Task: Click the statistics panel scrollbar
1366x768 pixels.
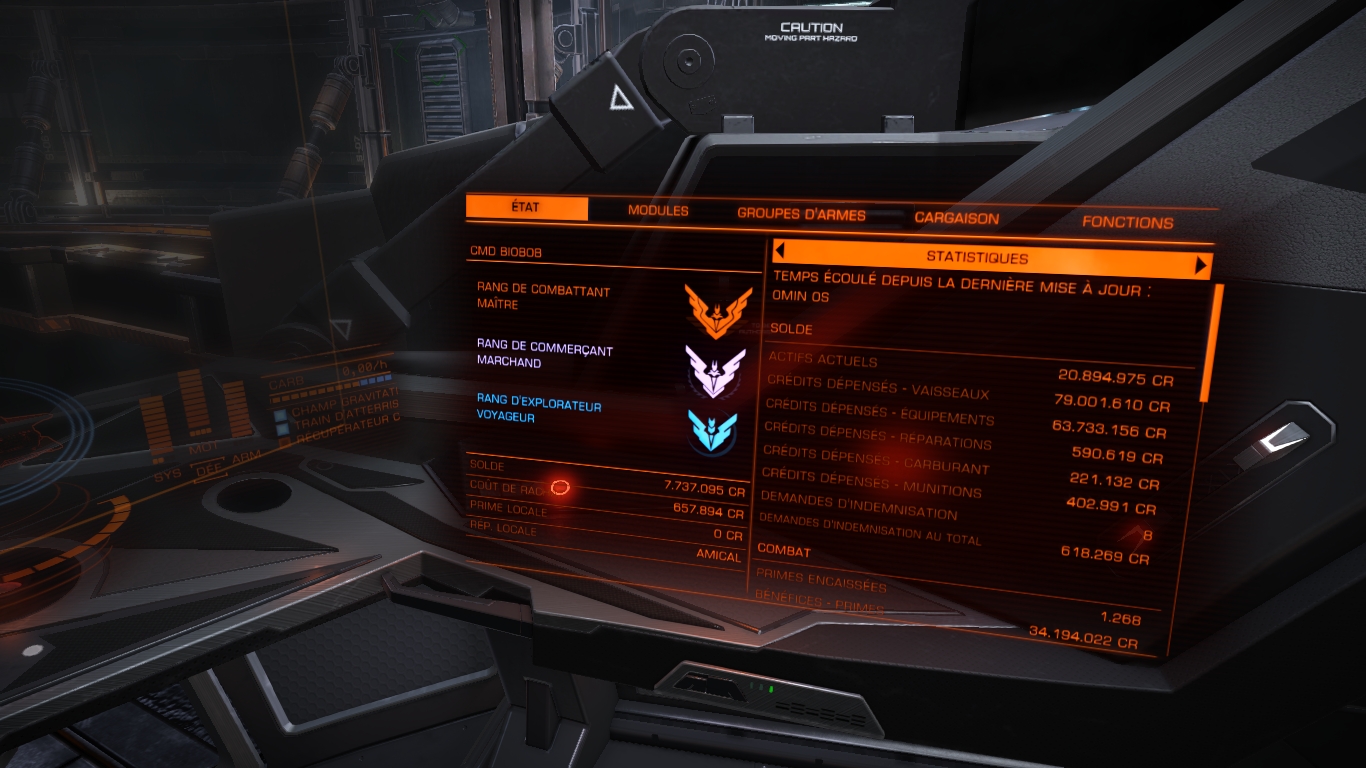Action: [x=1216, y=340]
